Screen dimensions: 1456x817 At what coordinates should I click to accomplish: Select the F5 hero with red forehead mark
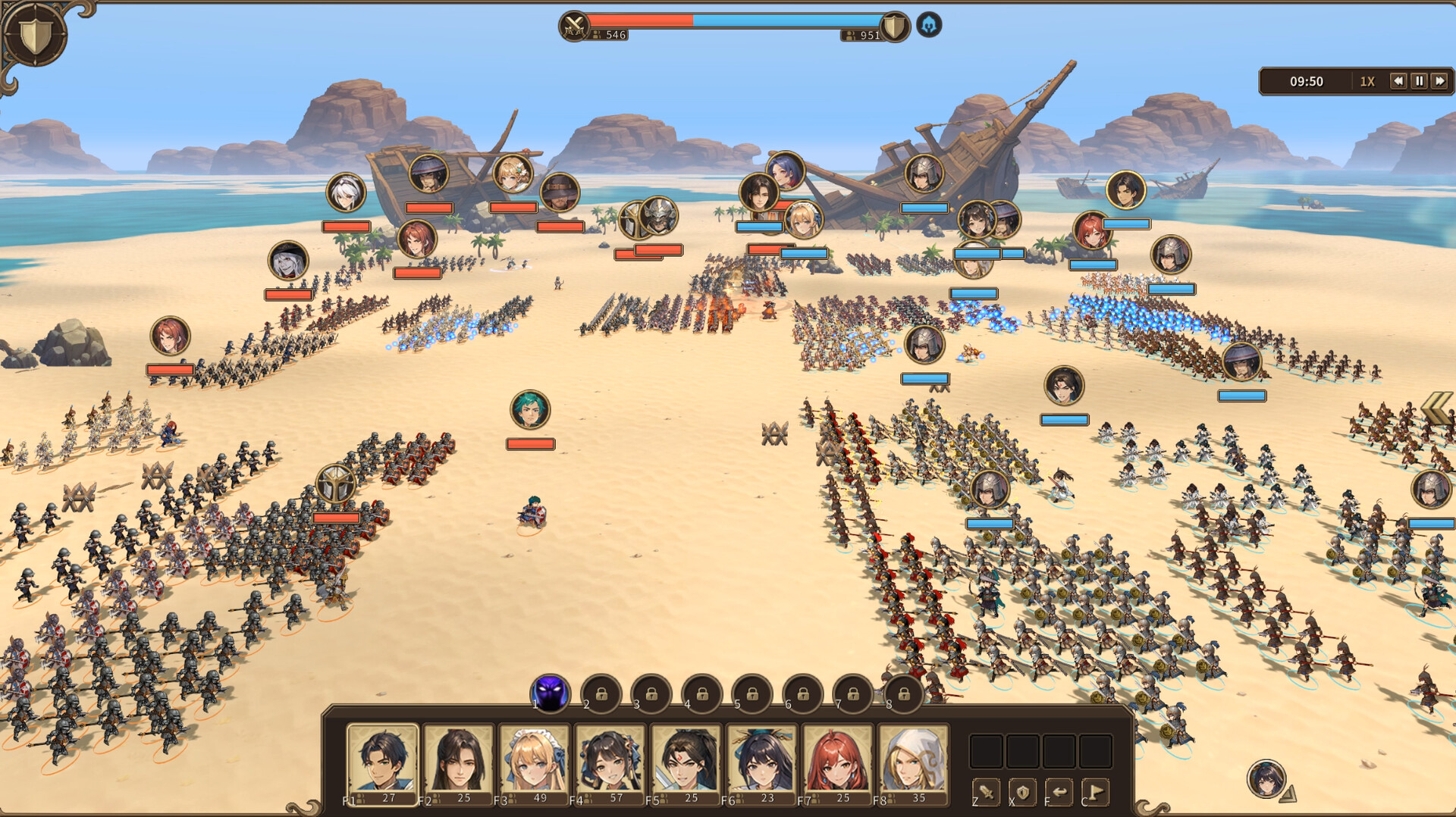(x=686, y=762)
